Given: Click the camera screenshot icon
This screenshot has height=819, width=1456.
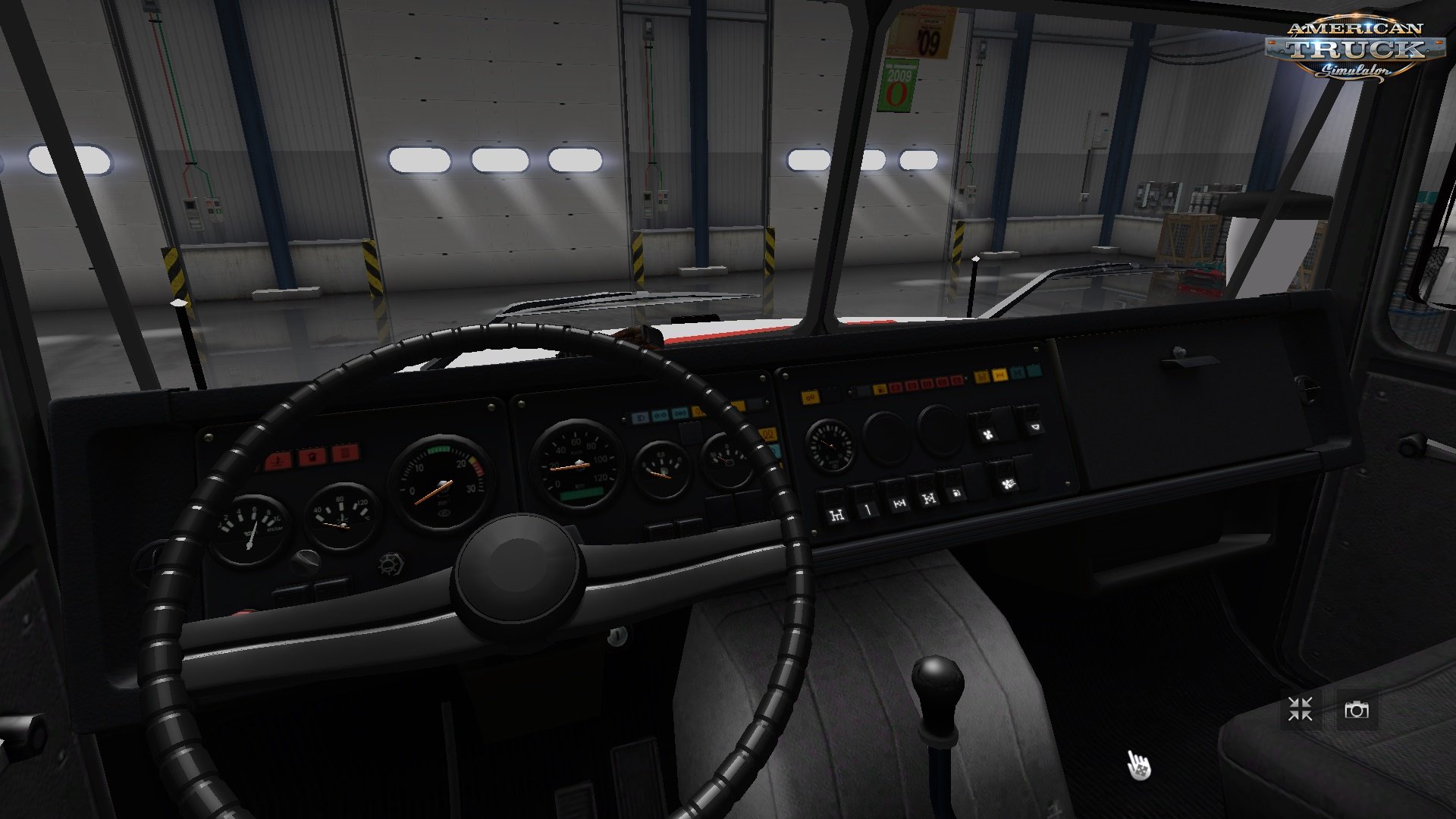Looking at the screenshot, I should tap(1361, 710).
